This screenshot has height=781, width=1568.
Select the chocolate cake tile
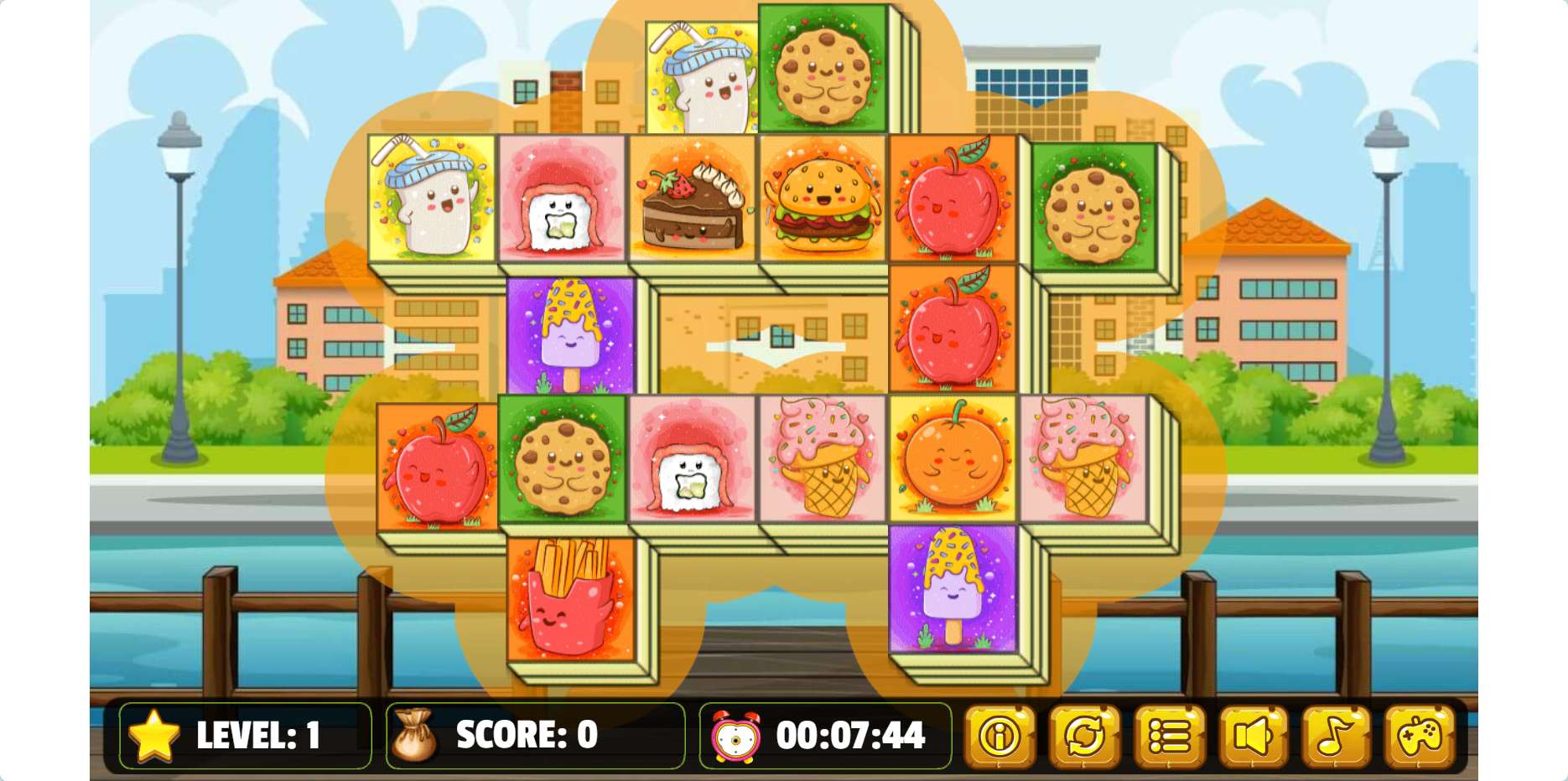(693, 199)
